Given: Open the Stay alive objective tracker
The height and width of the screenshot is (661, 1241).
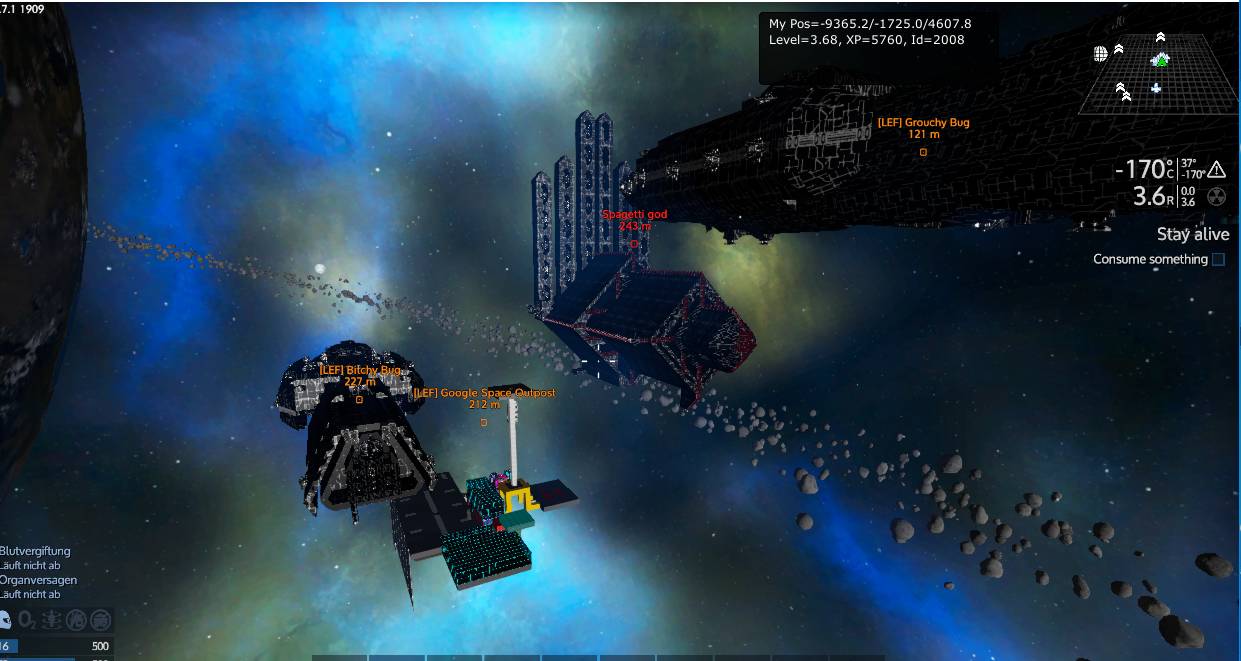Looking at the screenshot, I should tap(1192, 234).
